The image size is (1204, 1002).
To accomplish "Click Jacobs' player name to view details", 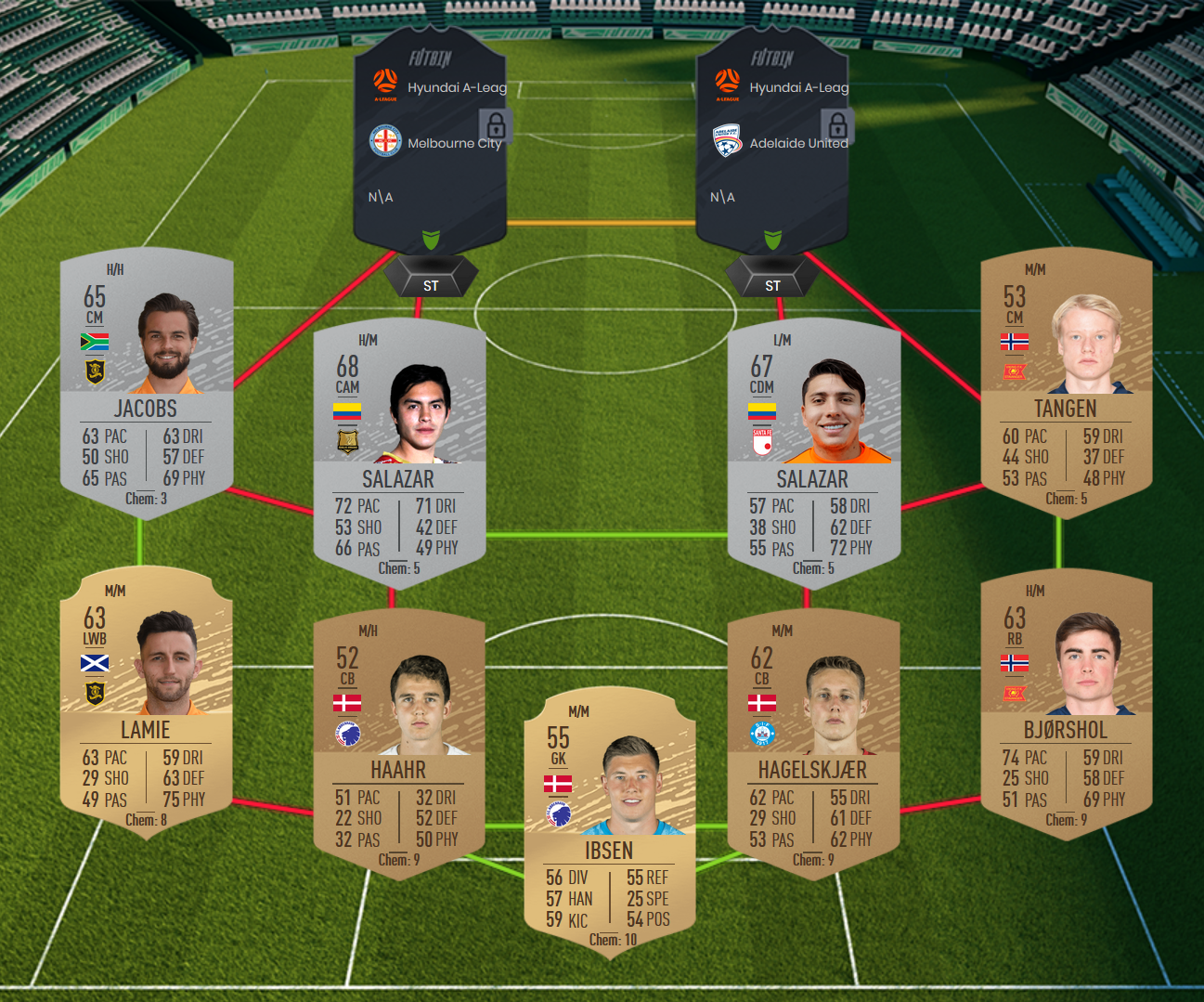I will [146, 409].
